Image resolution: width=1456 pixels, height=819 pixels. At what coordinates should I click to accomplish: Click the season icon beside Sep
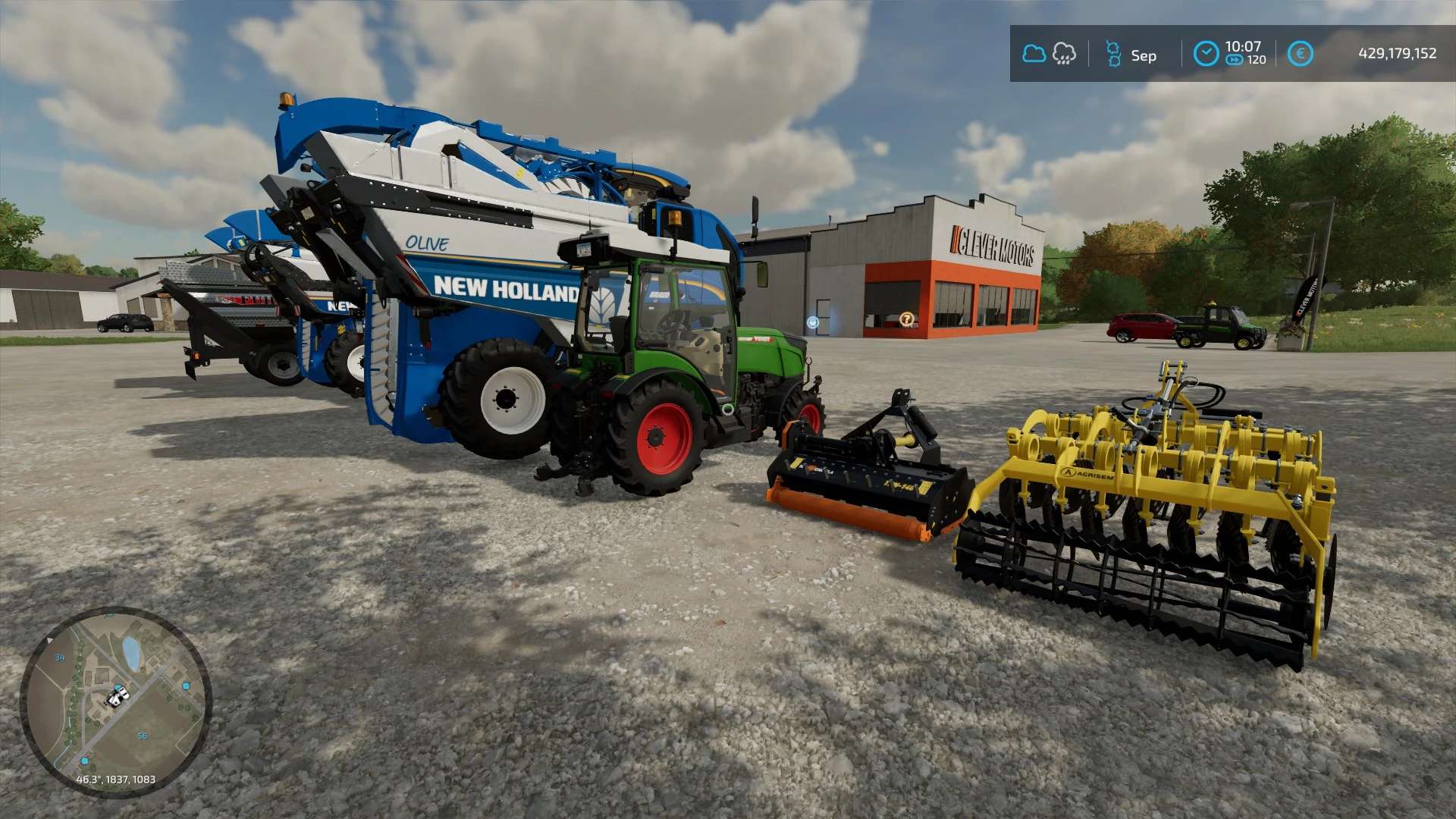[x=1113, y=54]
